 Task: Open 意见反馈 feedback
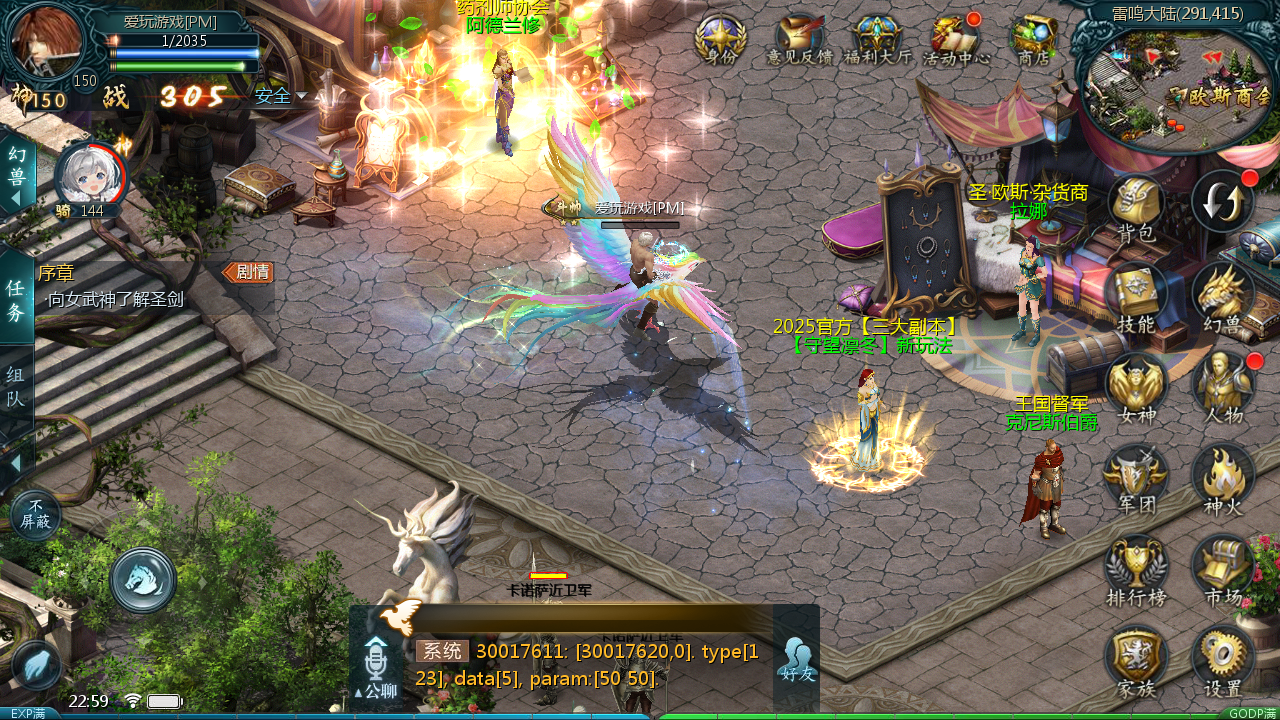[x=799, y=38]
